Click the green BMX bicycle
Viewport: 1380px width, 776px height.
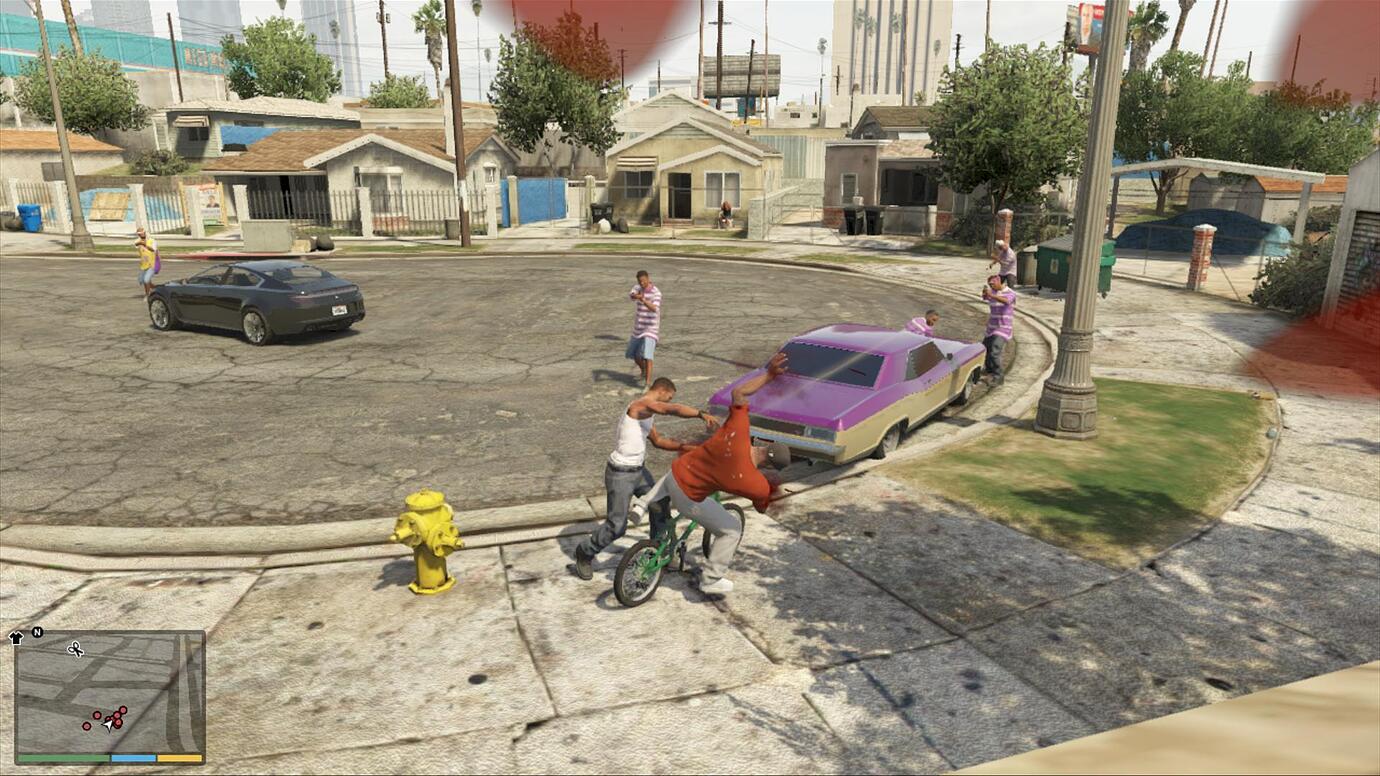(x=660, y=545)
